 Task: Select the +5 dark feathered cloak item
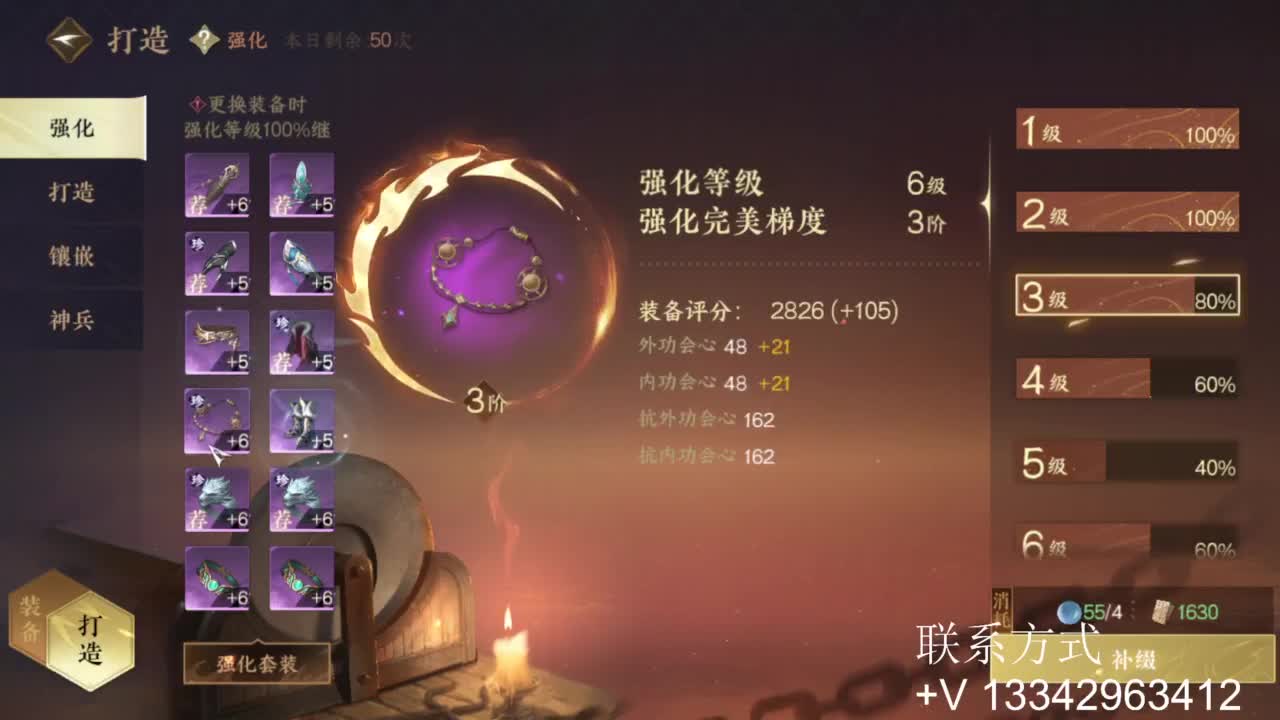(x=215, y=262)
